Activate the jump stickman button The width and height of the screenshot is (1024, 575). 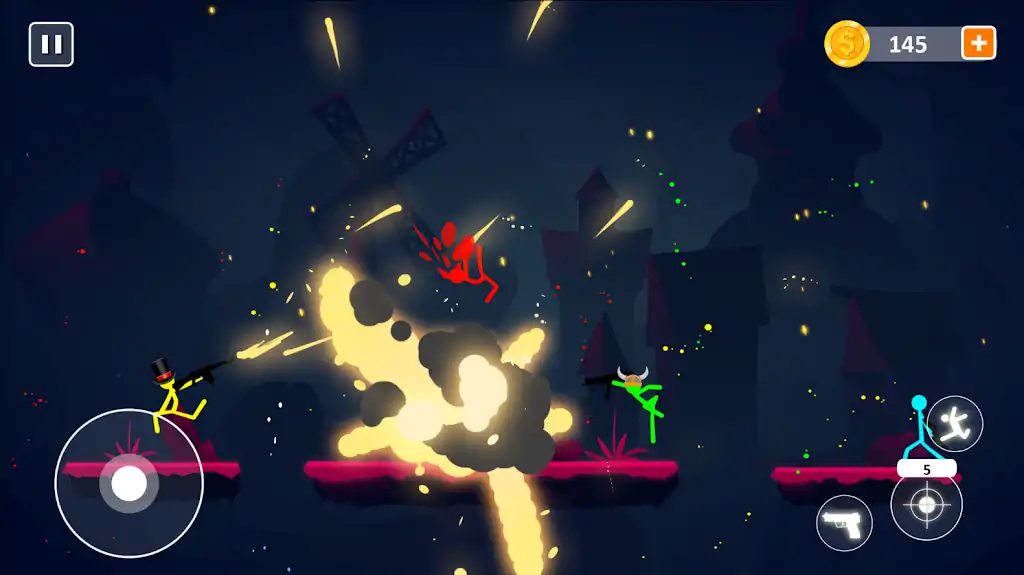[955, 424]
